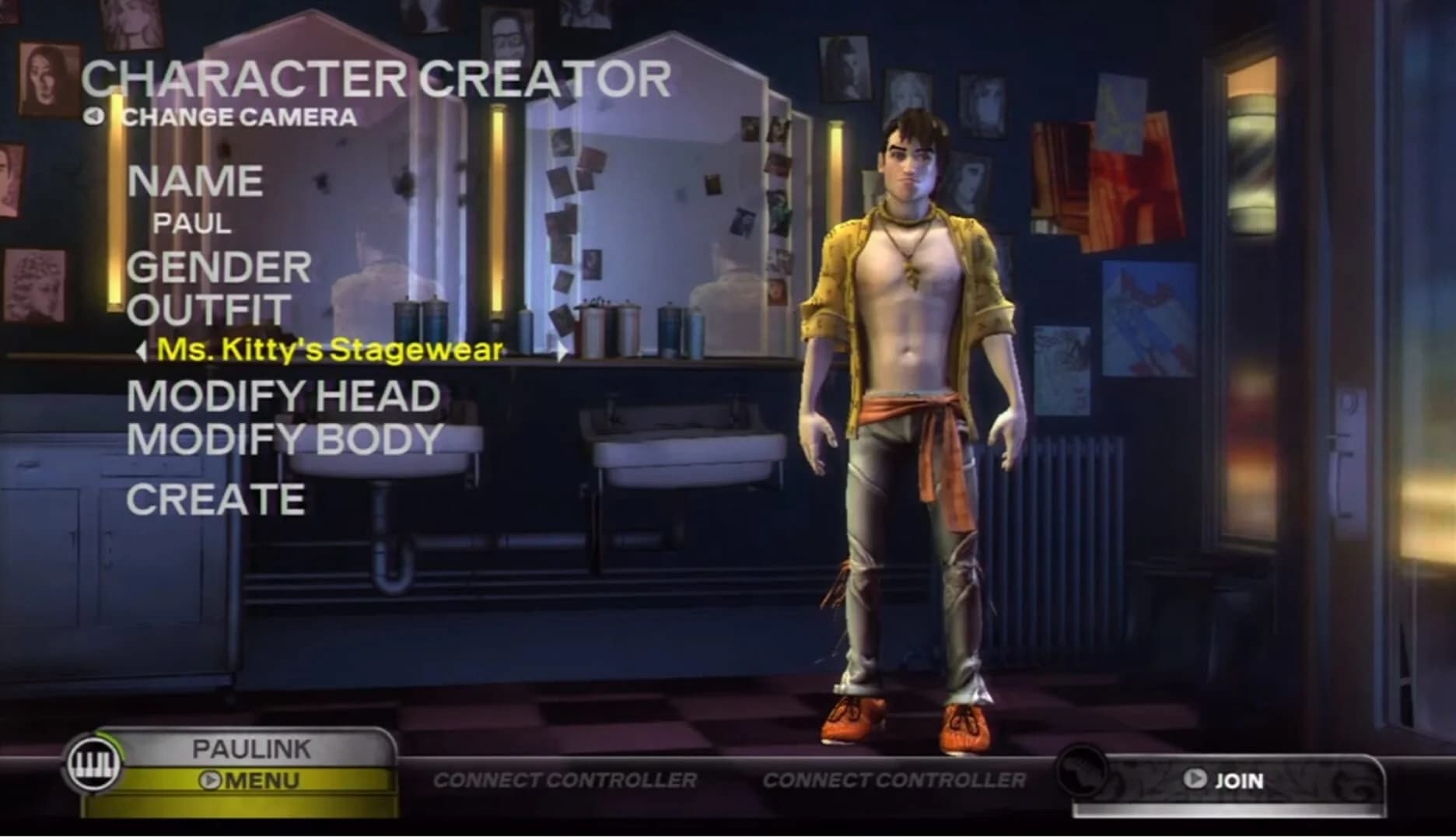Click the back arrow icon beside CHANGE CAMERA

click(x=95, y=118)
